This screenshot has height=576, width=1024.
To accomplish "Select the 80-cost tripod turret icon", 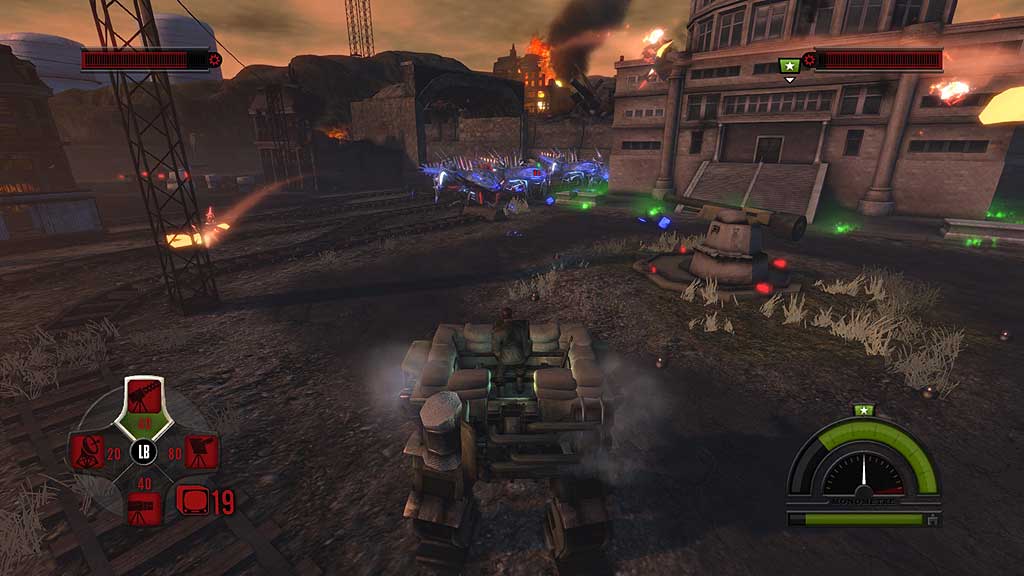I will pos(202,452).
